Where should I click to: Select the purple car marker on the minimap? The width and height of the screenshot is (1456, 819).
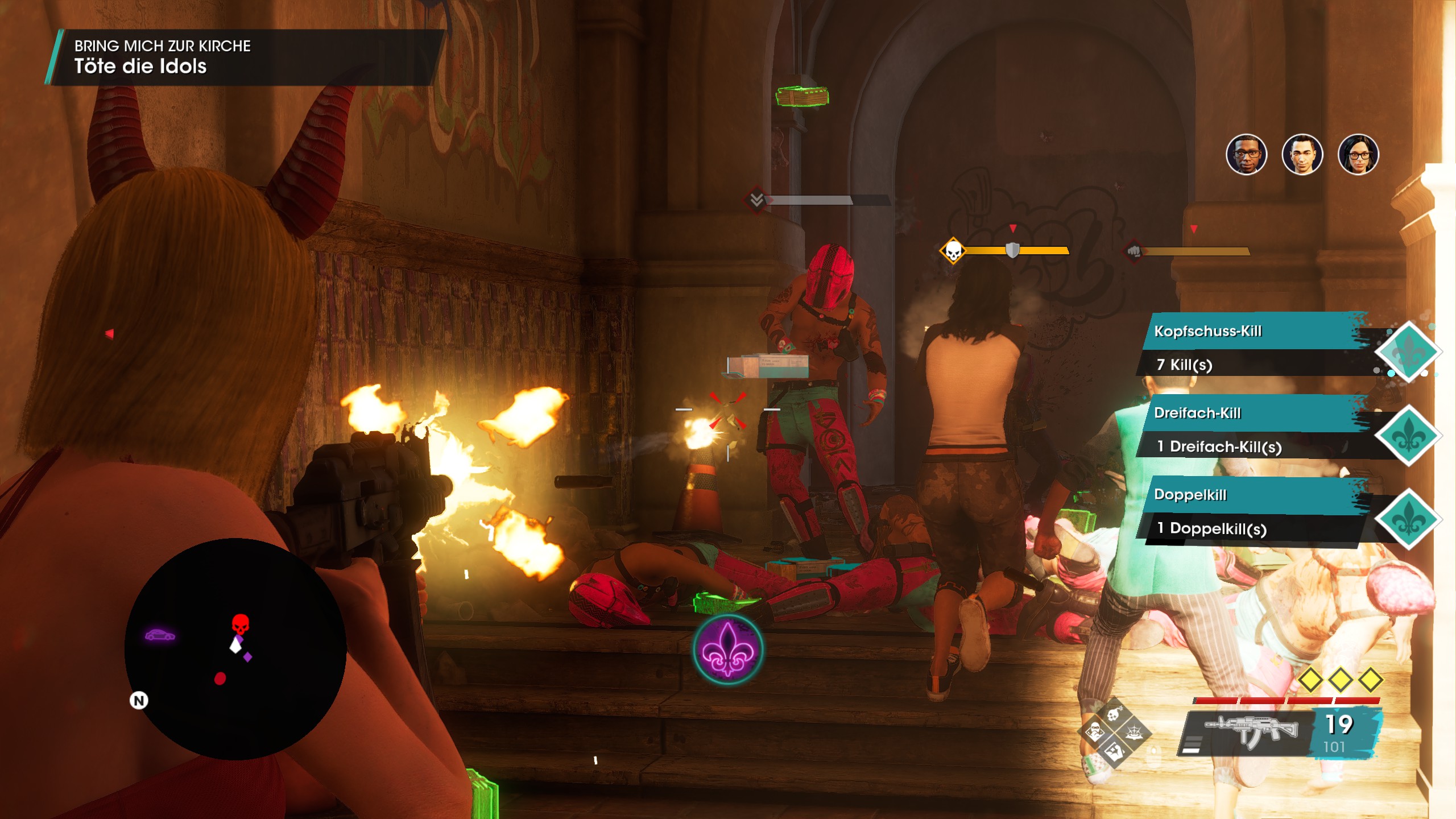[x=160, y=635]
